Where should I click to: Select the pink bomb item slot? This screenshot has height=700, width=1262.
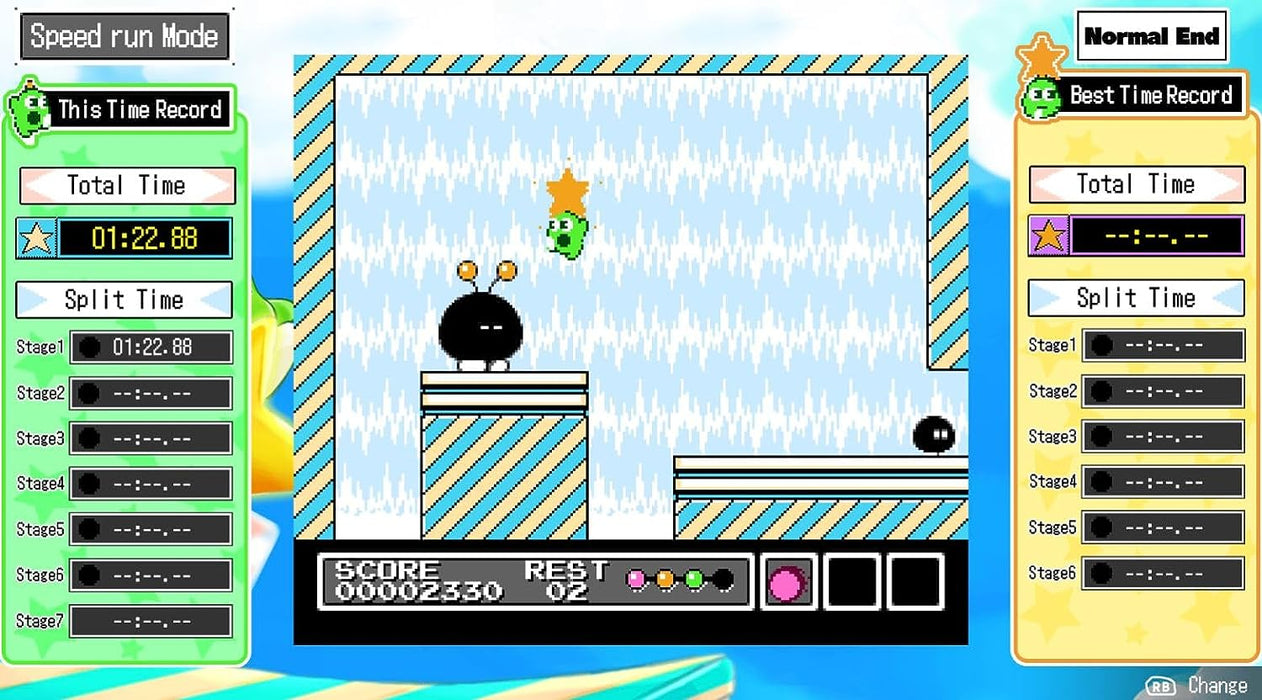(788, 582)
